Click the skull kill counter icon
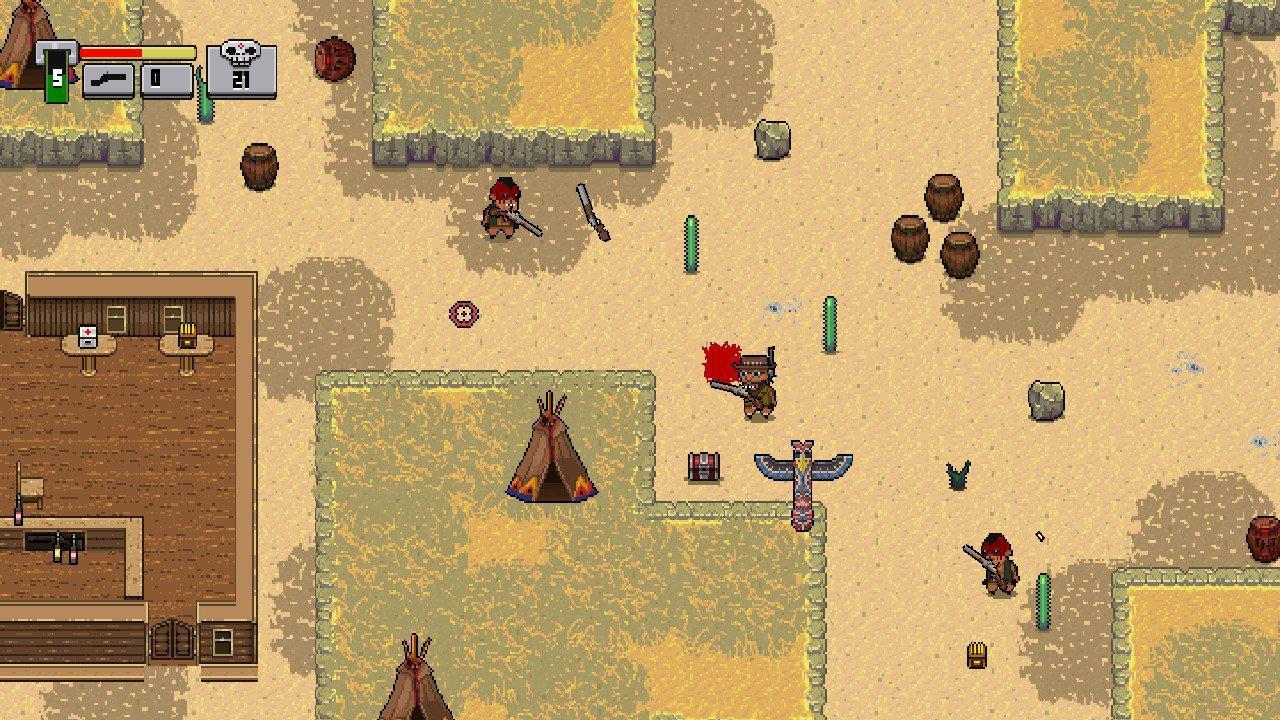 240,52
